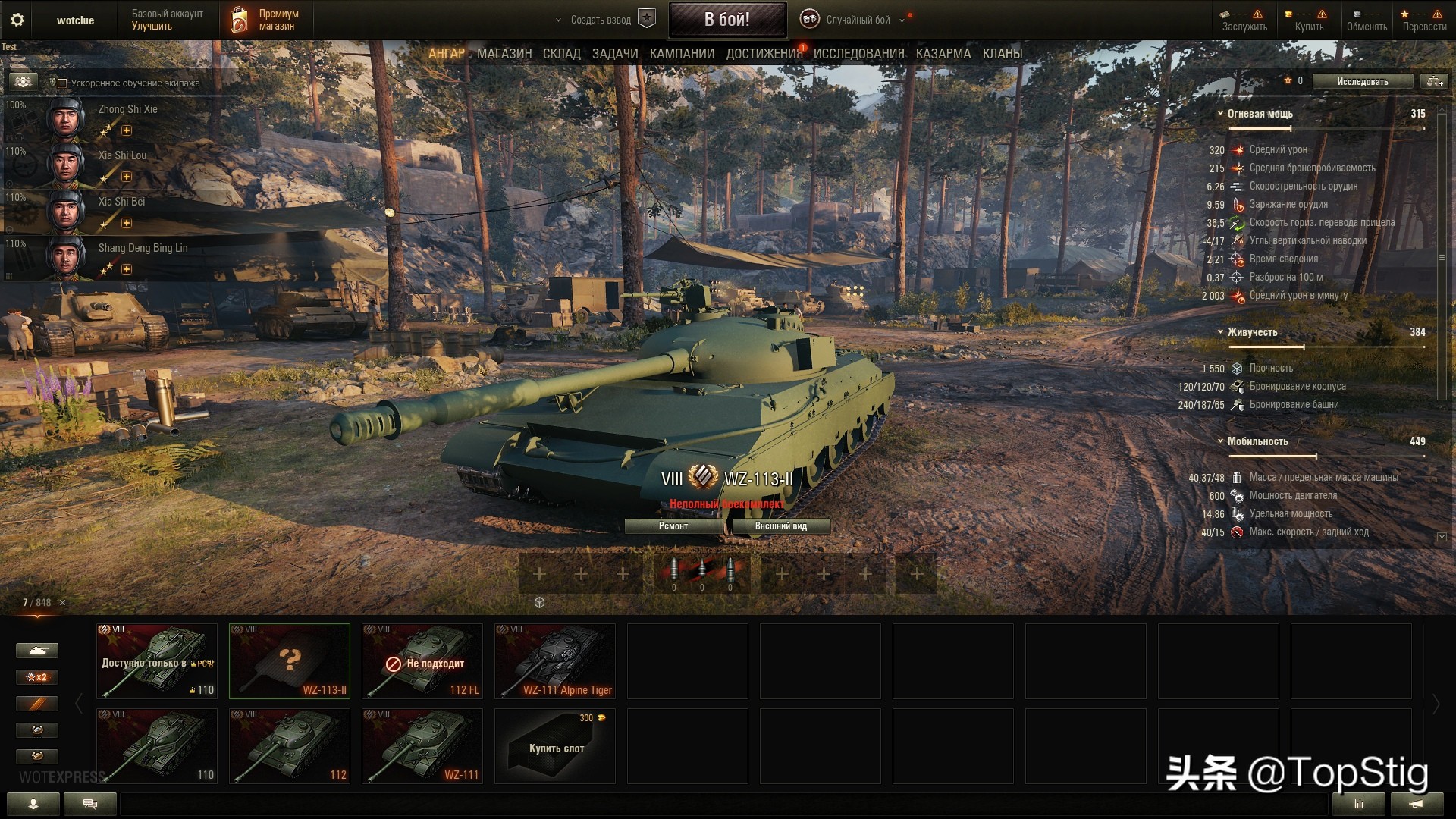Viewport: 1456px width, 819px height.
Task: Toggle Ускоренное обучение экипажа checkbox
Action: (x=63, y=83)
